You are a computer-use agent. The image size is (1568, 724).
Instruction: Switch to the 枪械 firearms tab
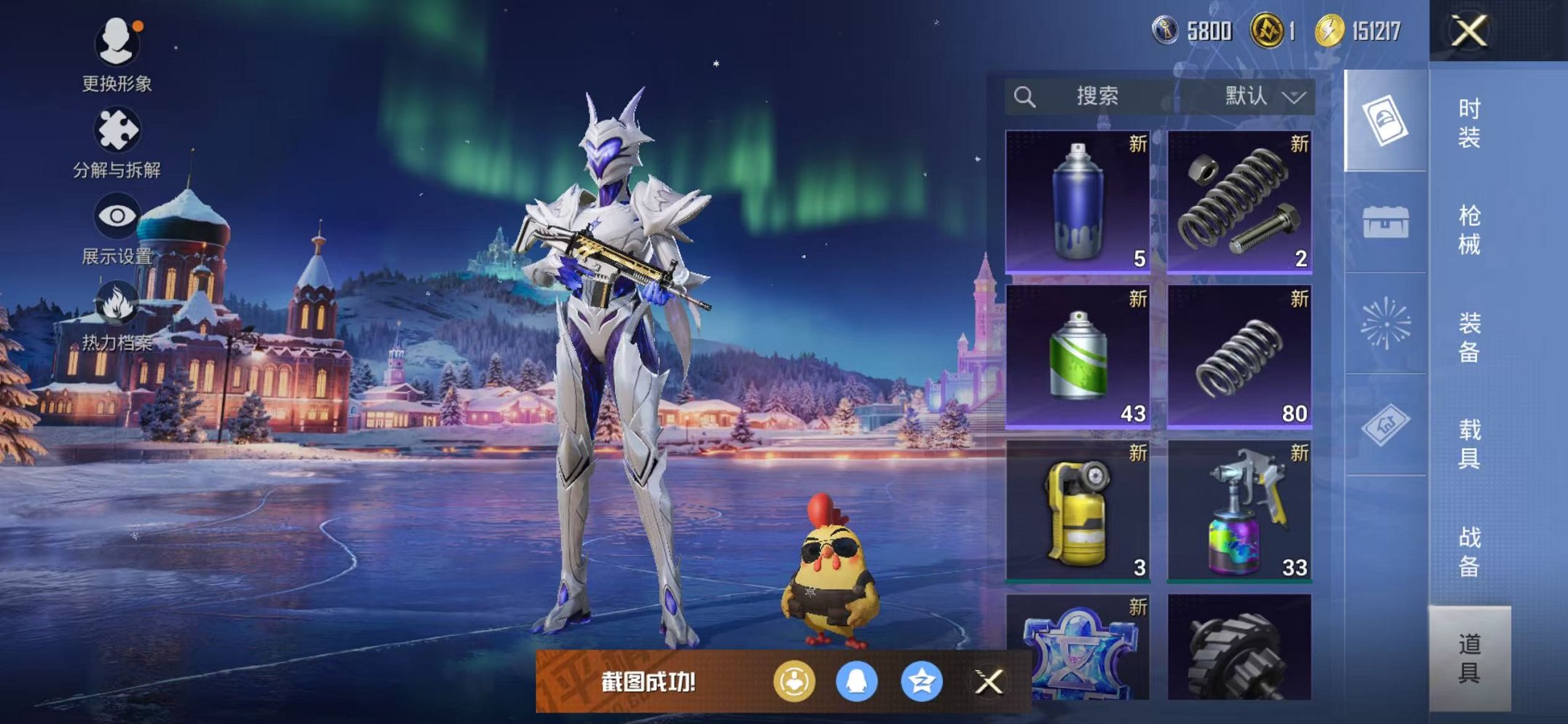coord(1469,230)
